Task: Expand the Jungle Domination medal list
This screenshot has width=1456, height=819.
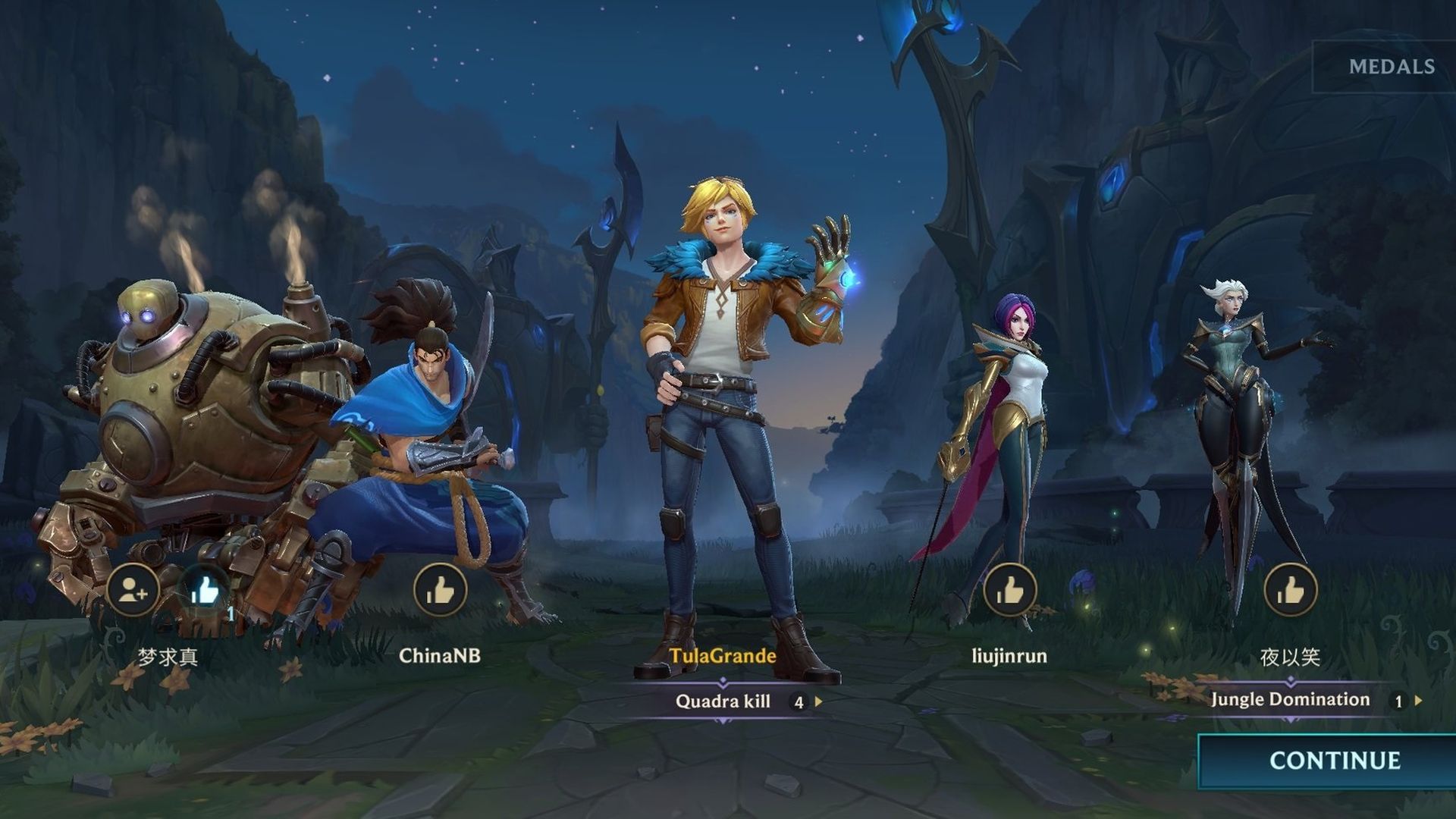Action: click(1418, 701)
